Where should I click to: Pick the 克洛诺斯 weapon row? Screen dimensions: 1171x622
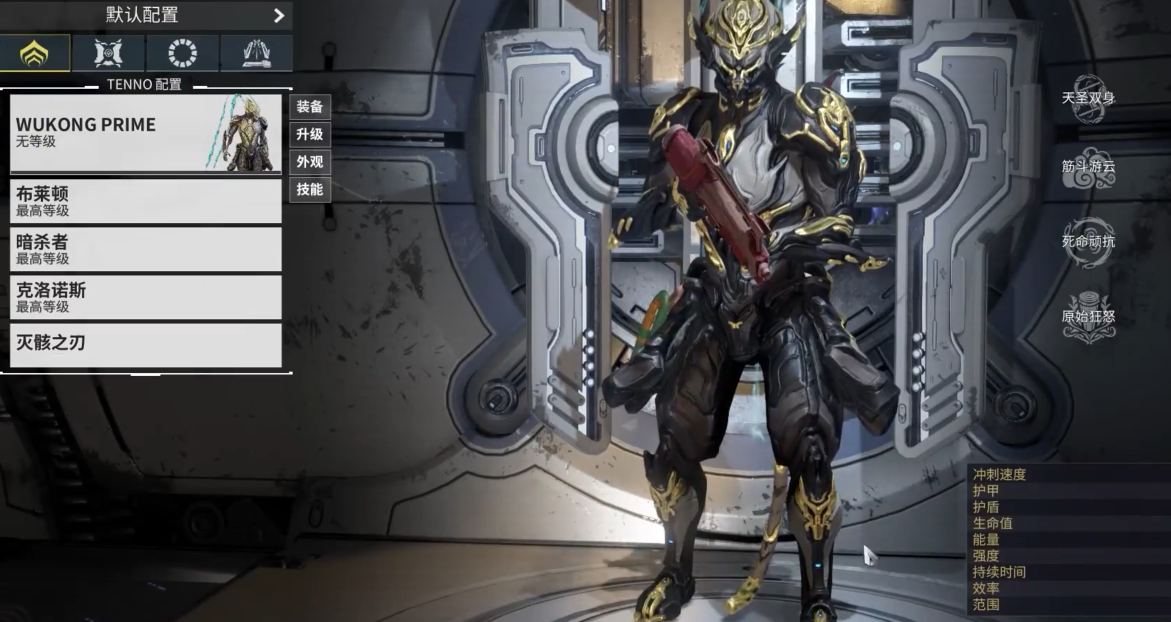[x=146, y=297]
